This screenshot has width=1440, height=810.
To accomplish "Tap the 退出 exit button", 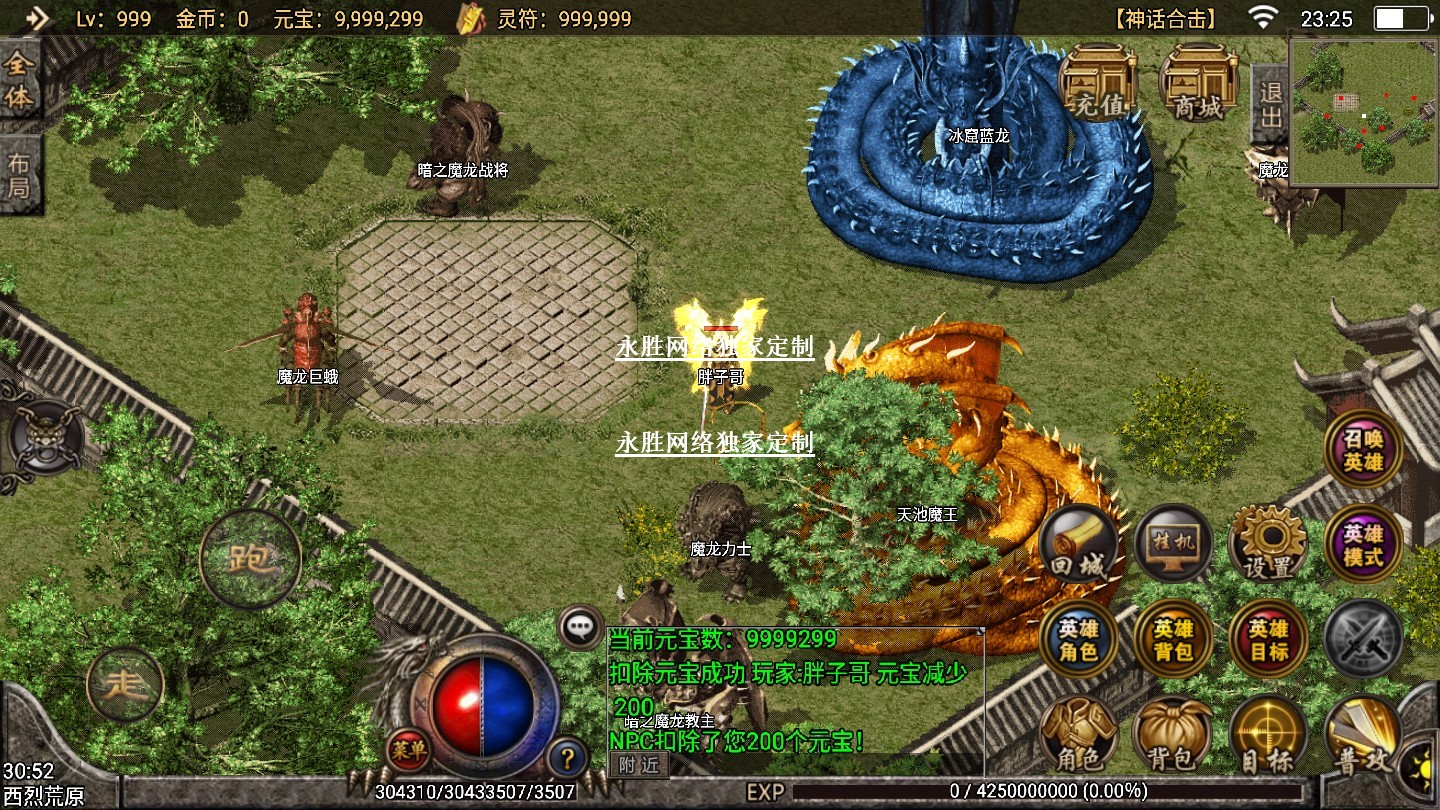I will [x=1269, y=104].
